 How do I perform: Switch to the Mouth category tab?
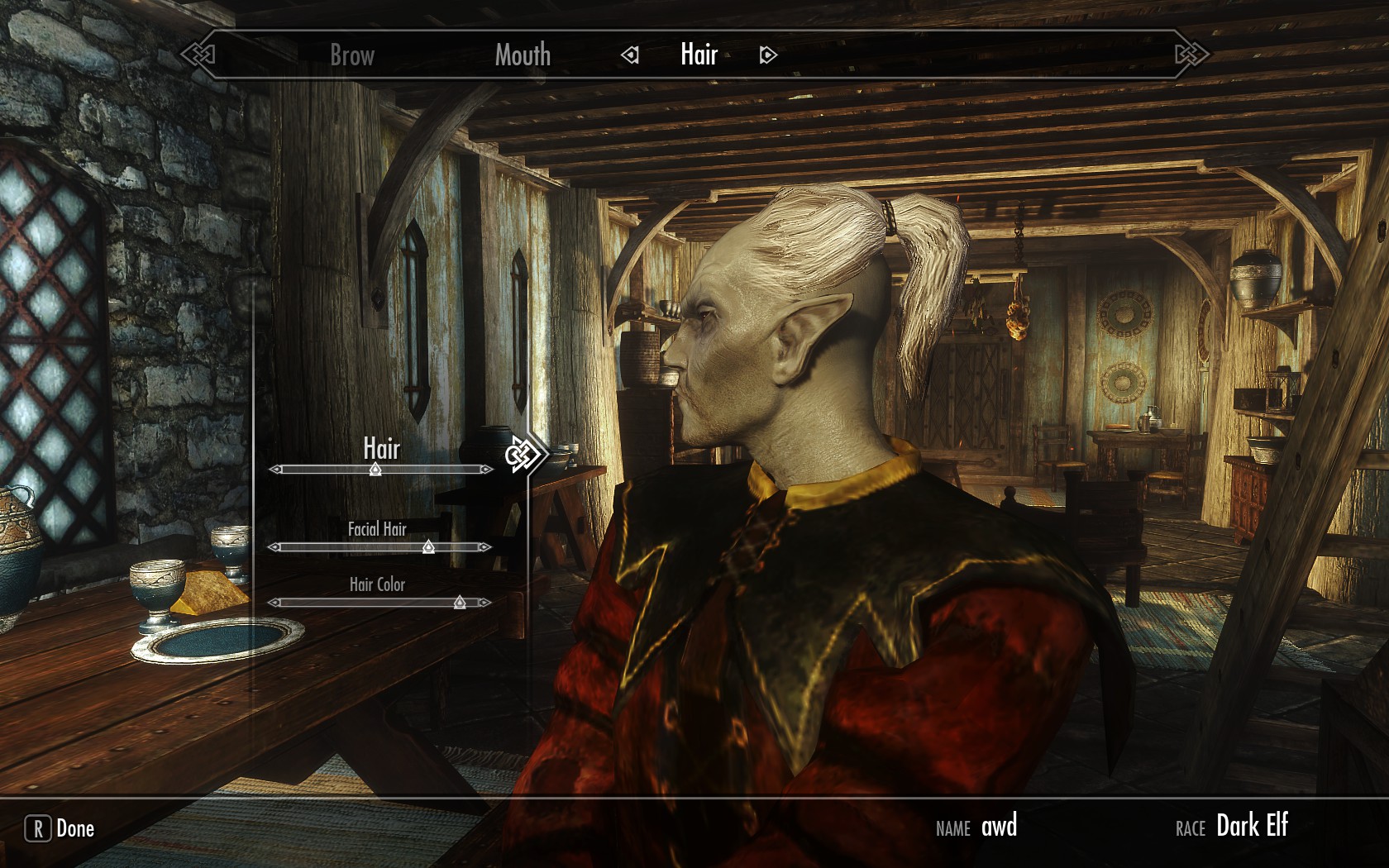coord(523,55)
